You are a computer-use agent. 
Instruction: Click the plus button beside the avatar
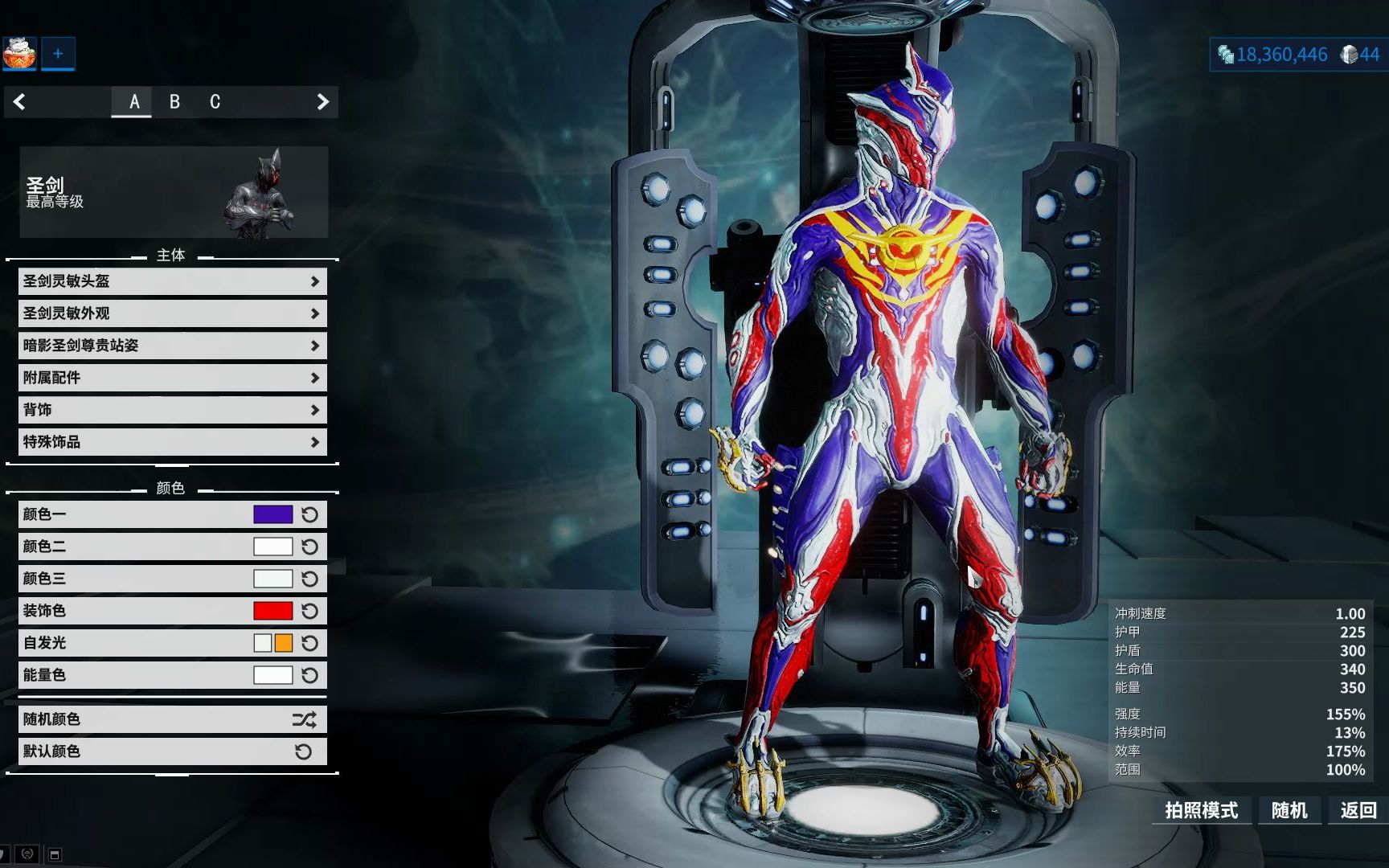pyautogui.click(x=58, y=54)
